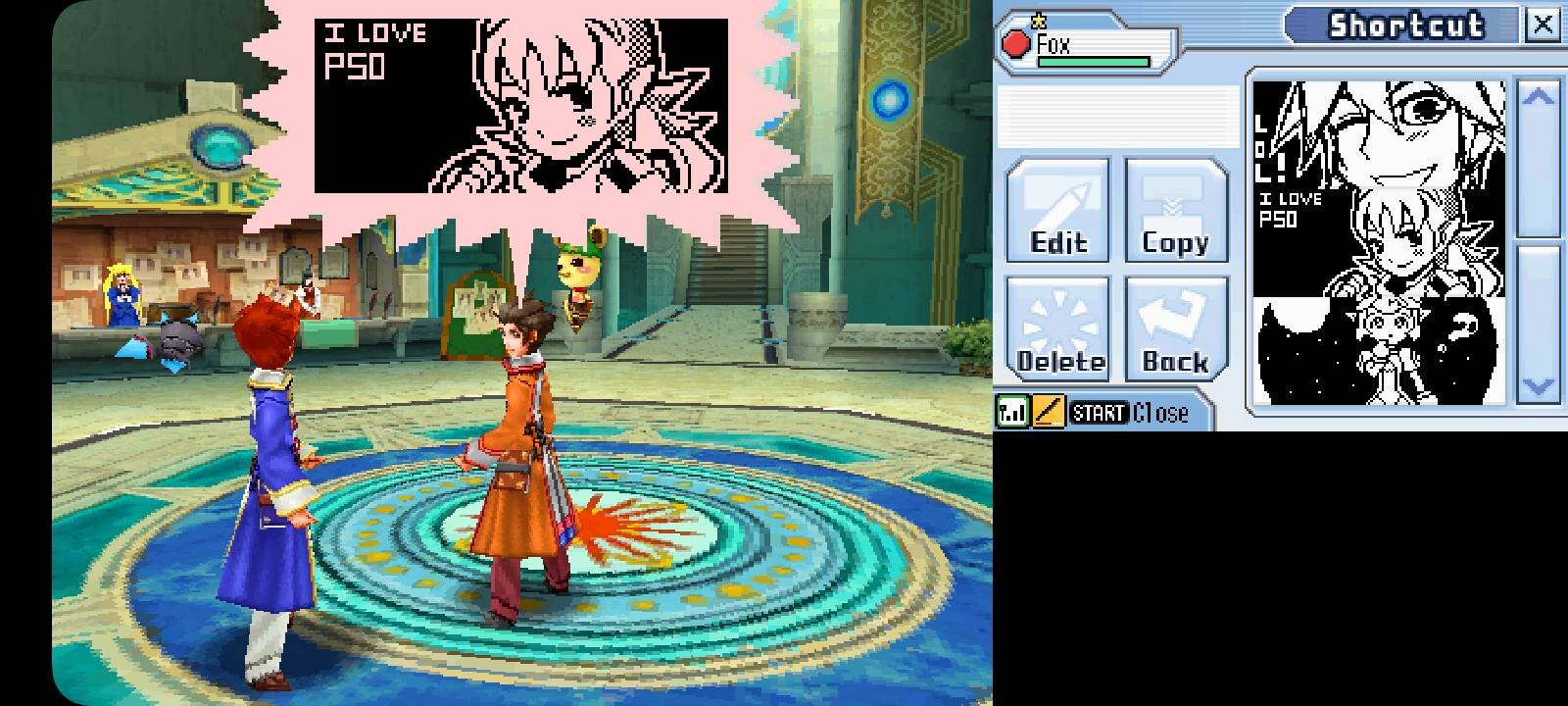The height and width of the screenshot is (706, 1568).
Task: Click the star above Fox's nameplate
Action: (1036, 18)
